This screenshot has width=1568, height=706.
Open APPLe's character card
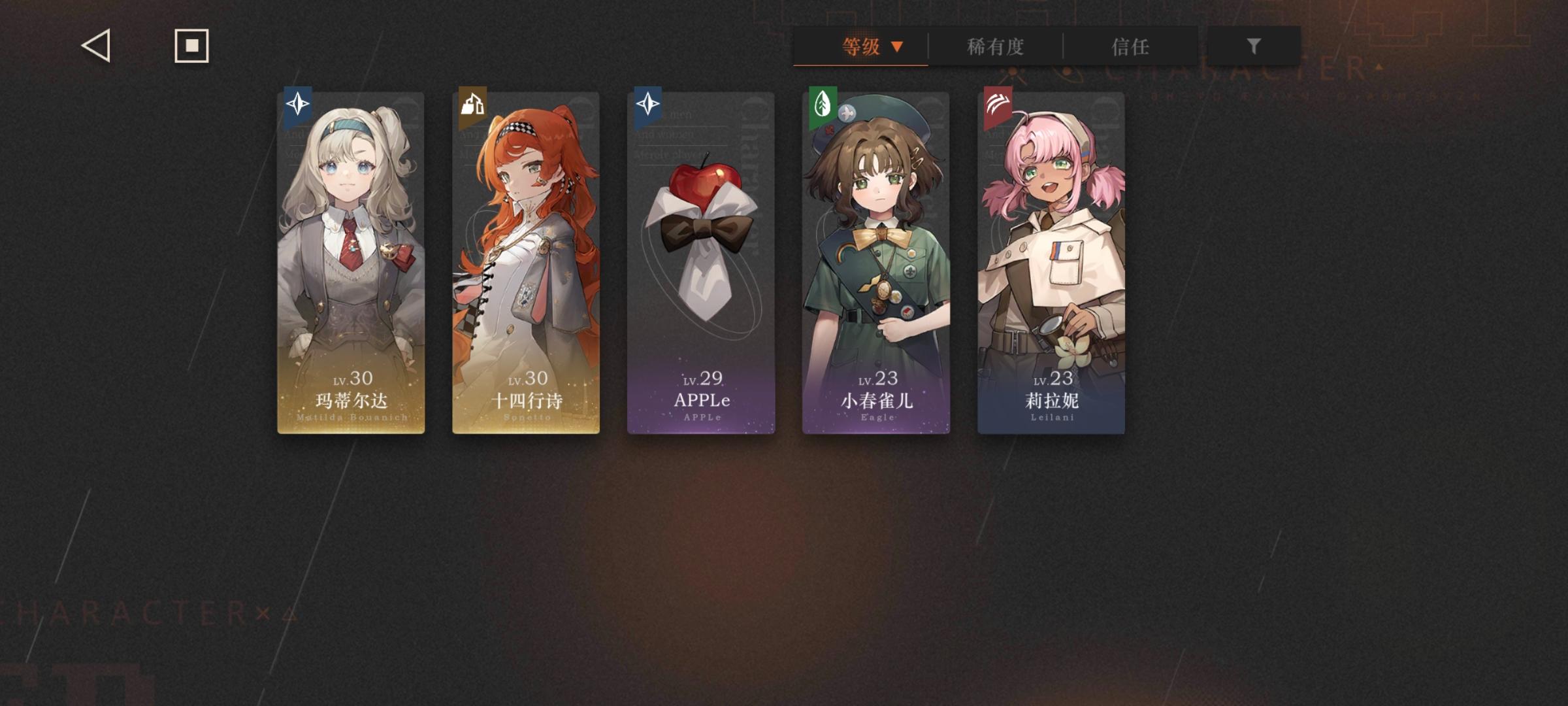tap(701, 261)
